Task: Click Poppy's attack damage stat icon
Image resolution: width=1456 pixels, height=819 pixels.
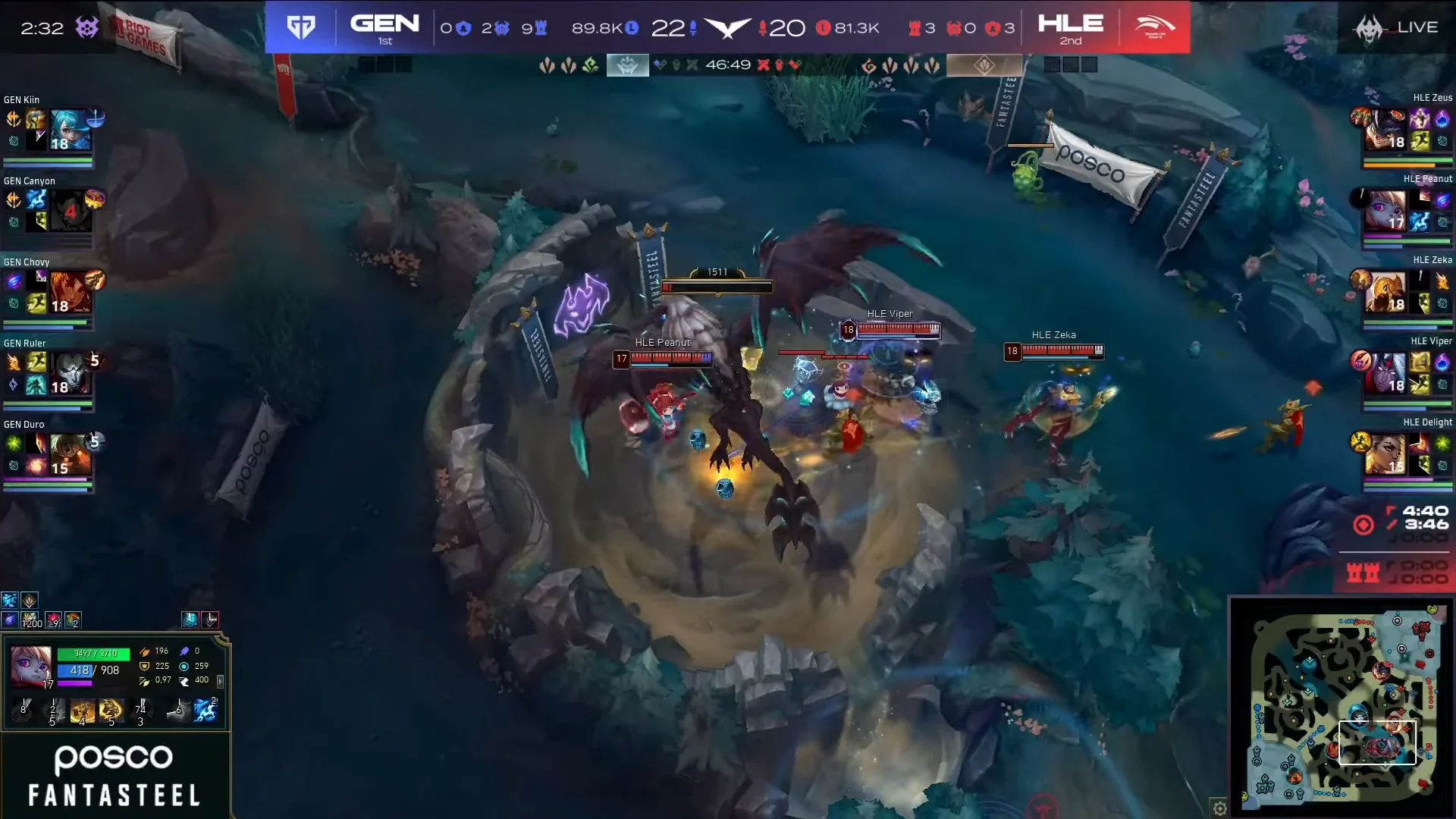Action: pyautogui.click(x=145, y=652)
